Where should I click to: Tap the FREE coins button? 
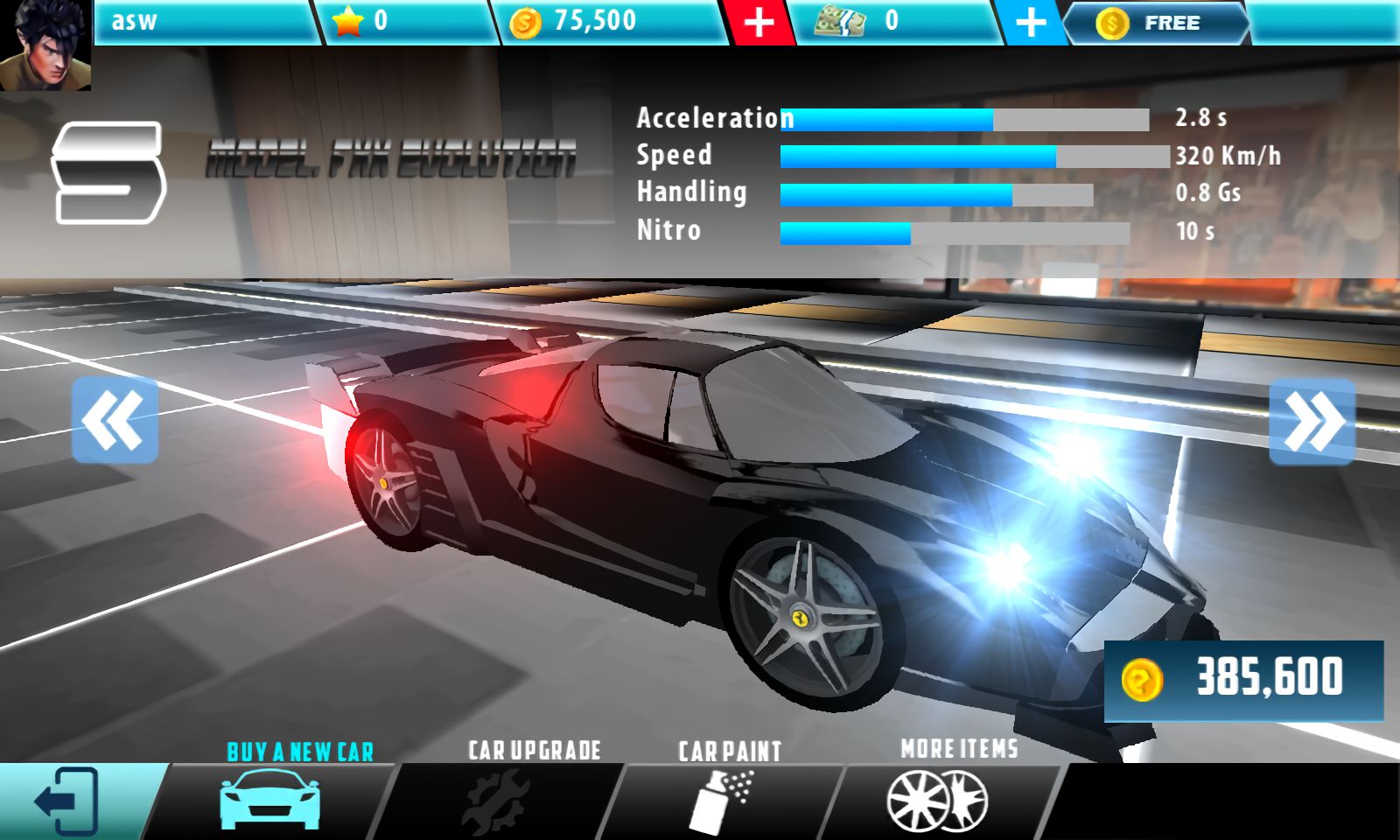coord(1155,24)
